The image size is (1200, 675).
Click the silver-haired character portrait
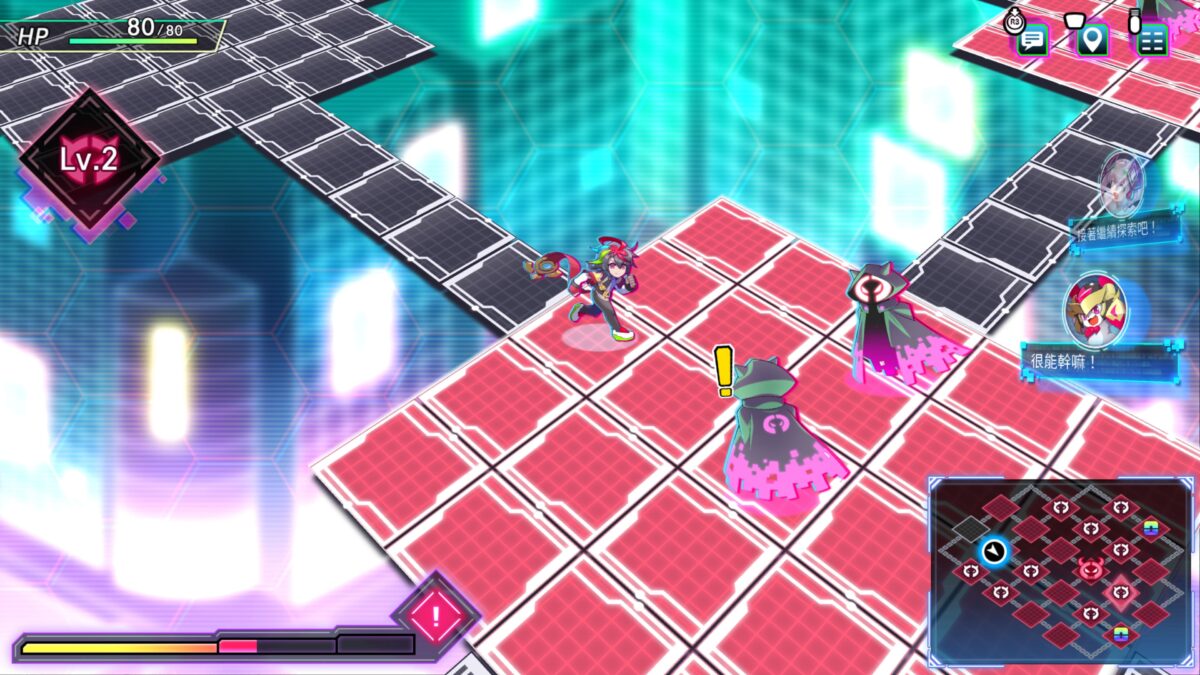[x=1122, y=185]
